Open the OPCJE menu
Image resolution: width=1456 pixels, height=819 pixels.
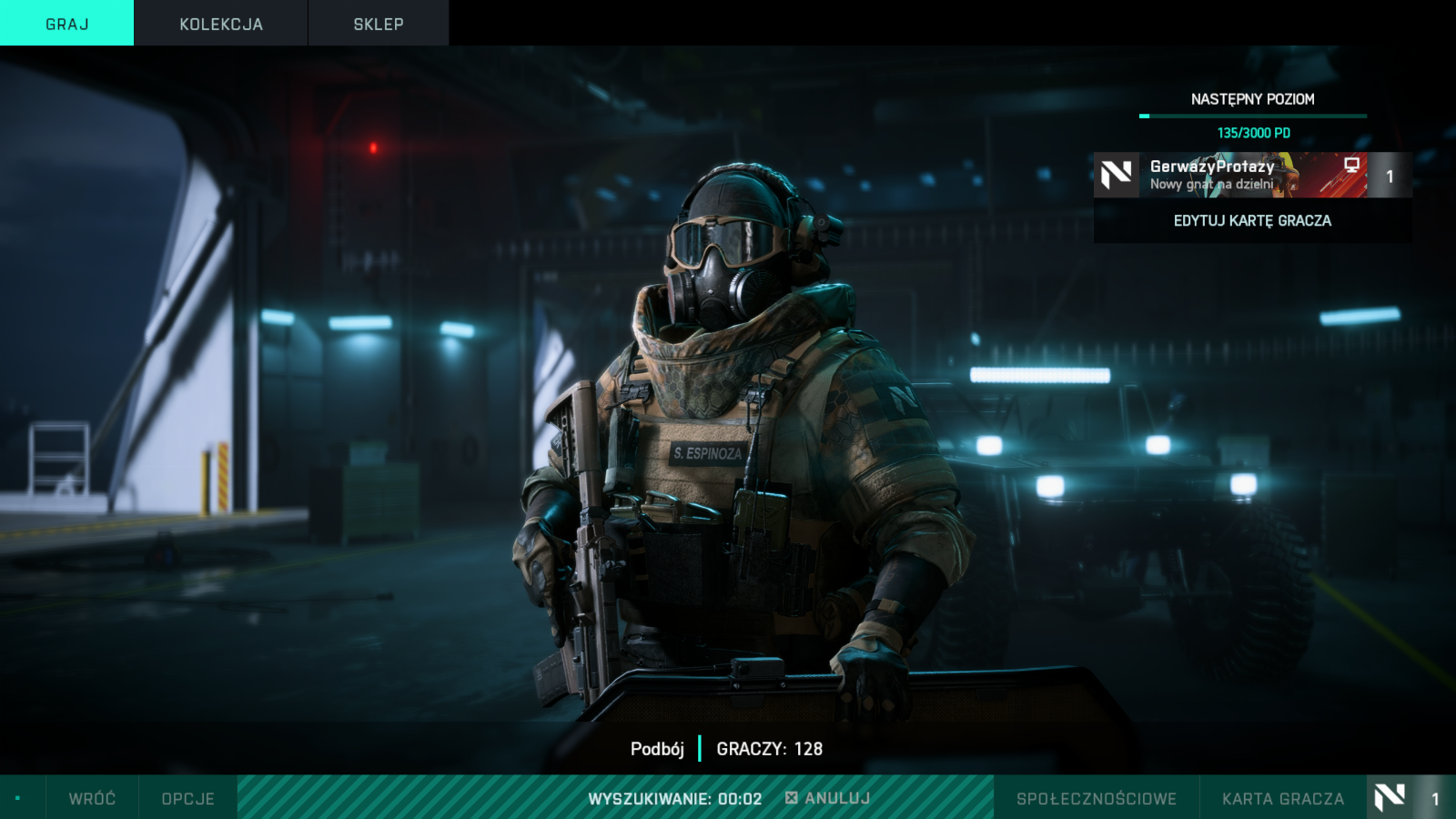[187, 798]
